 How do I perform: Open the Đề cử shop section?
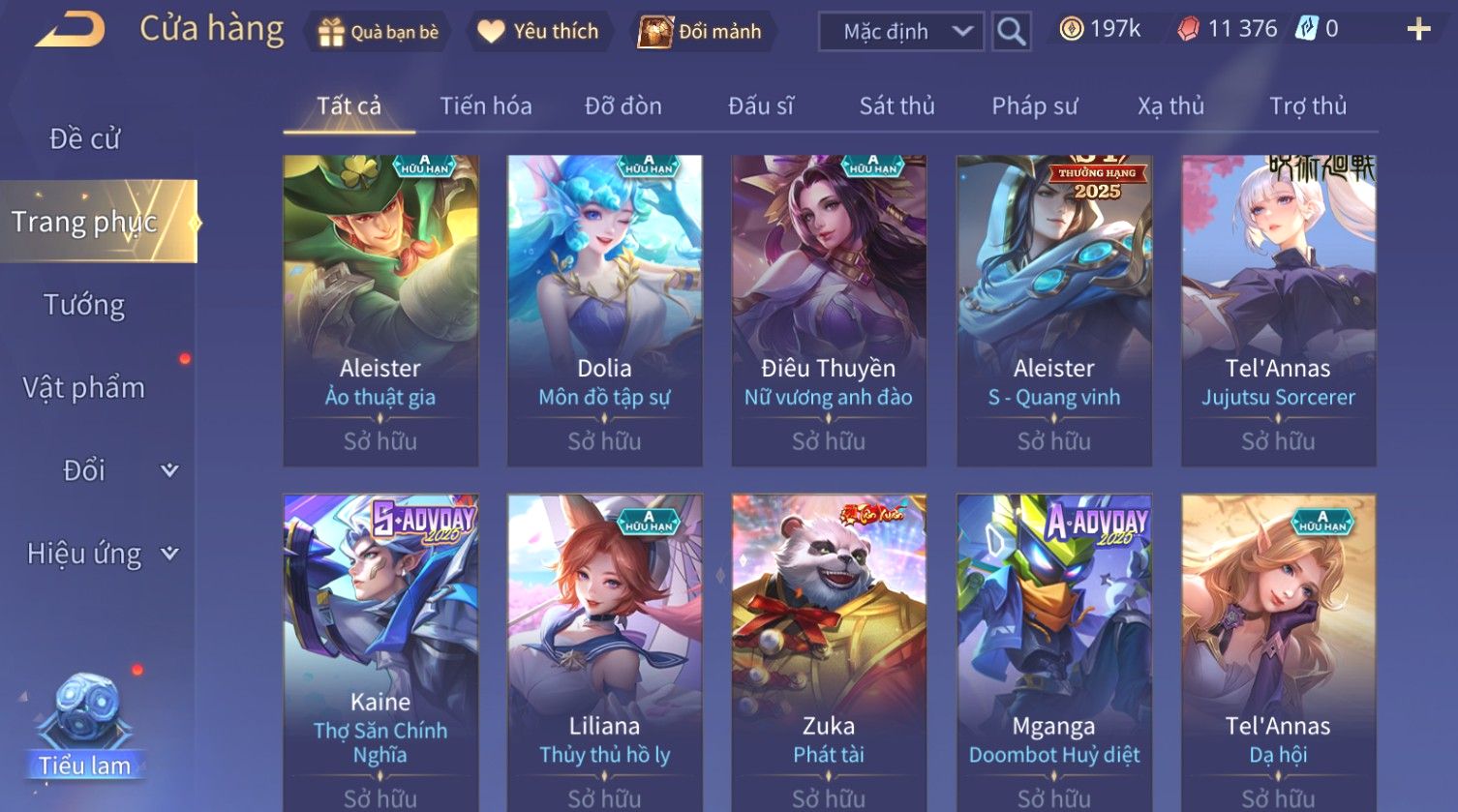(85, 139)
